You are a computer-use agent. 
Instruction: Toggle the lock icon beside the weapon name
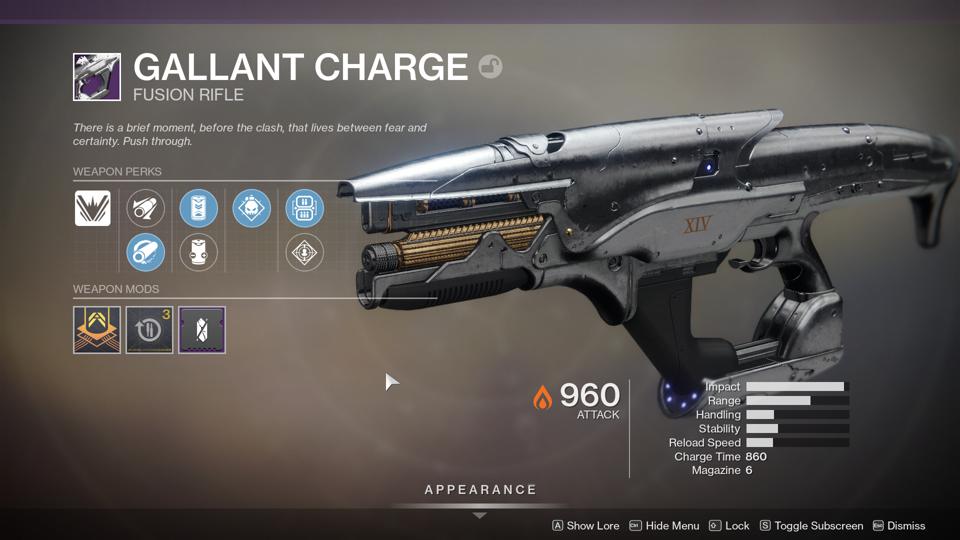click(x=490, y=67)
